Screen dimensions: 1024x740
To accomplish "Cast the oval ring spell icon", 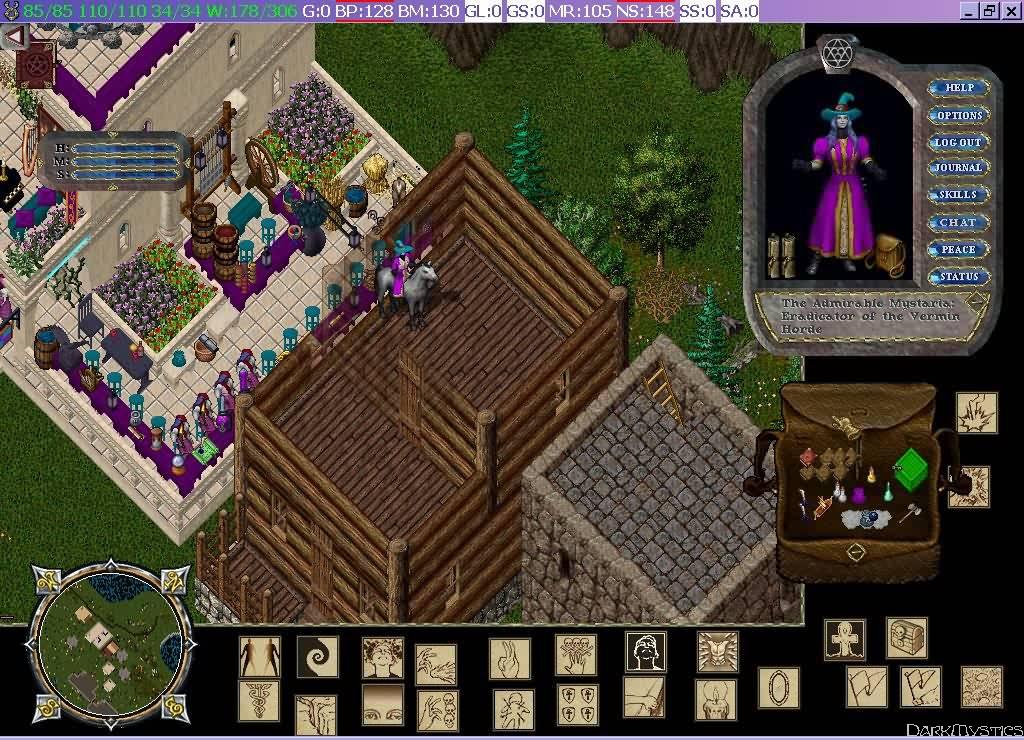I will coord(779,688).
